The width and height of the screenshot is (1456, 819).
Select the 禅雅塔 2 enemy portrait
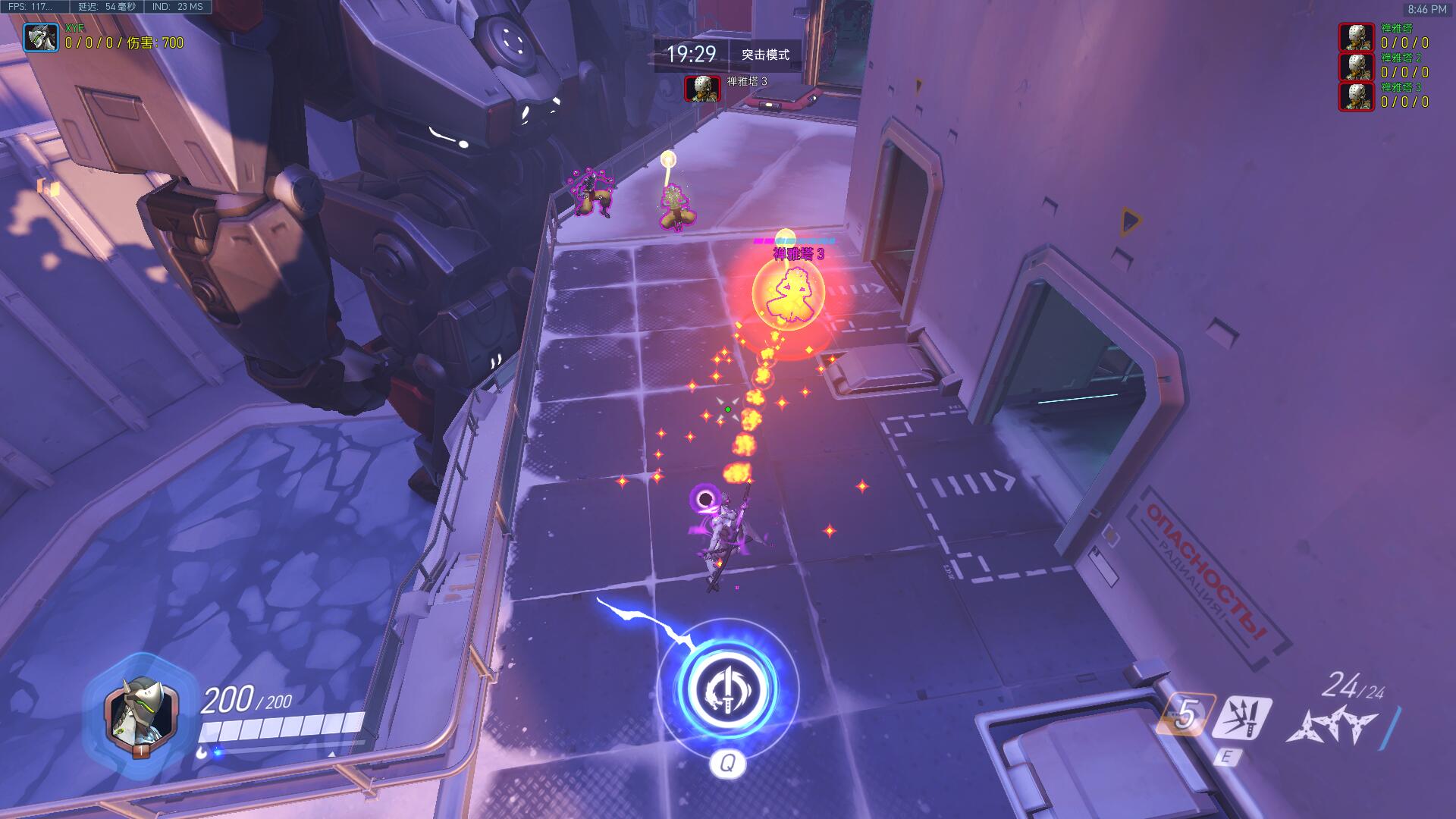pos(1356,67)
